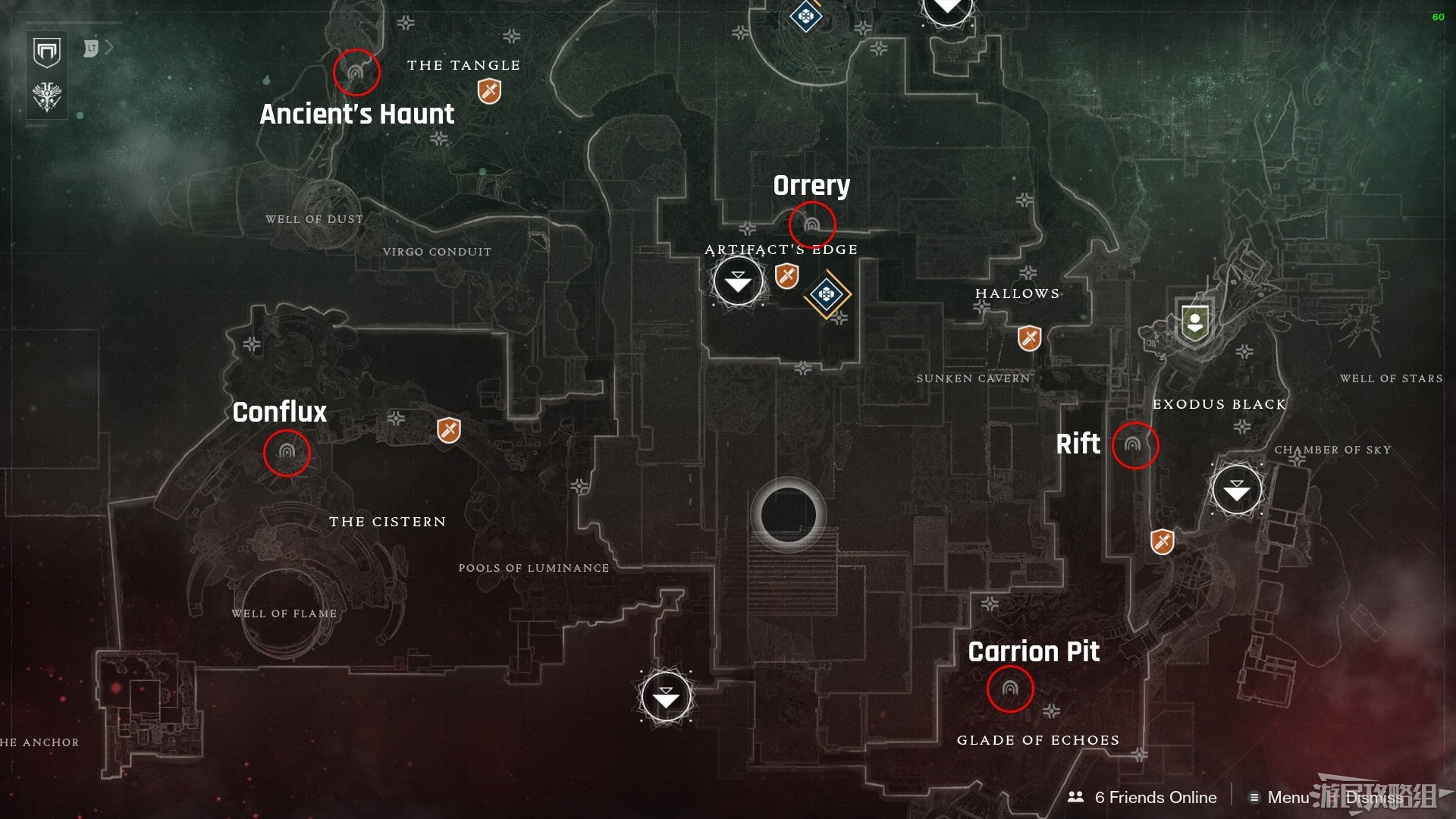This screenshot has height=819, width=1456.
Task: Open the adventure marker beside The Tangle
Action: [489, 93]
